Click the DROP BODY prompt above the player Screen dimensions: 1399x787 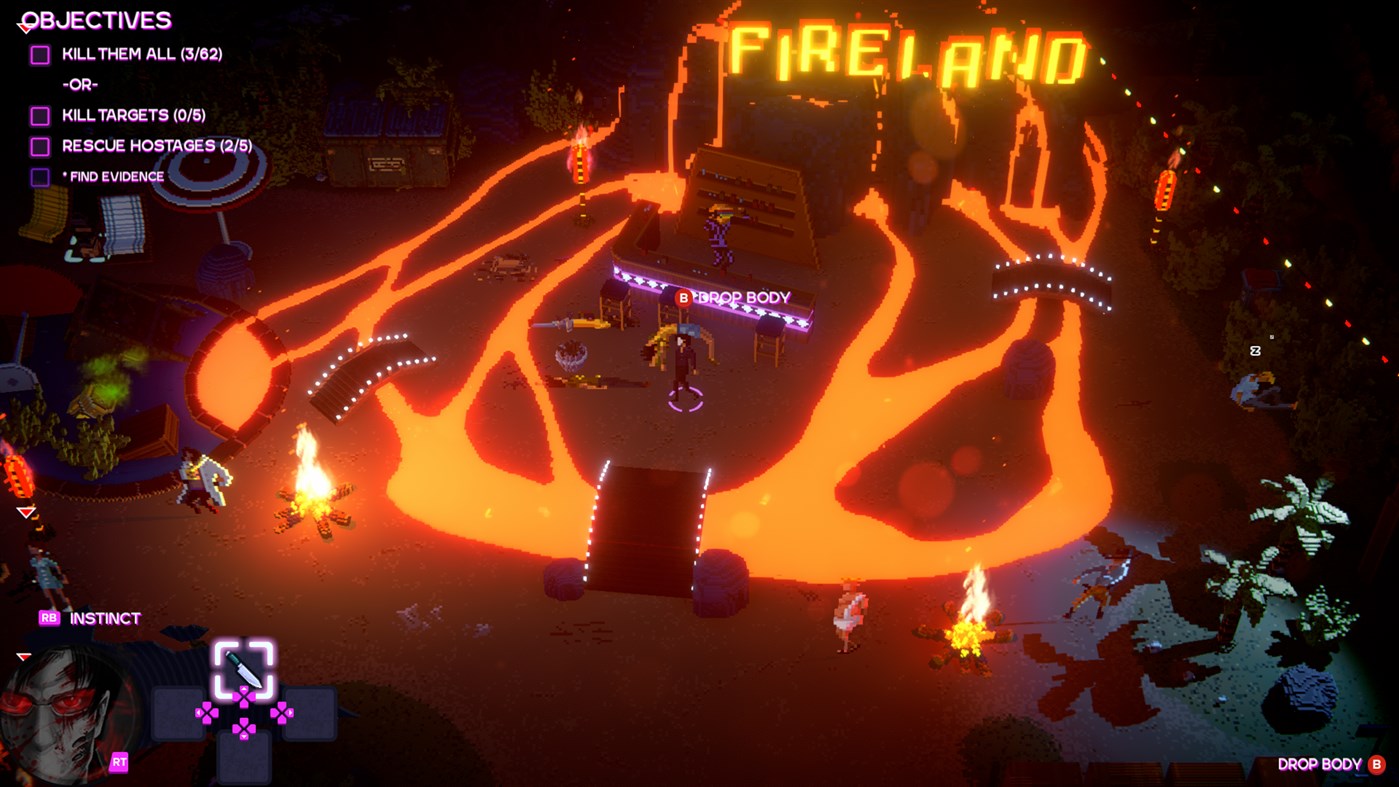(x=745, y=296)
